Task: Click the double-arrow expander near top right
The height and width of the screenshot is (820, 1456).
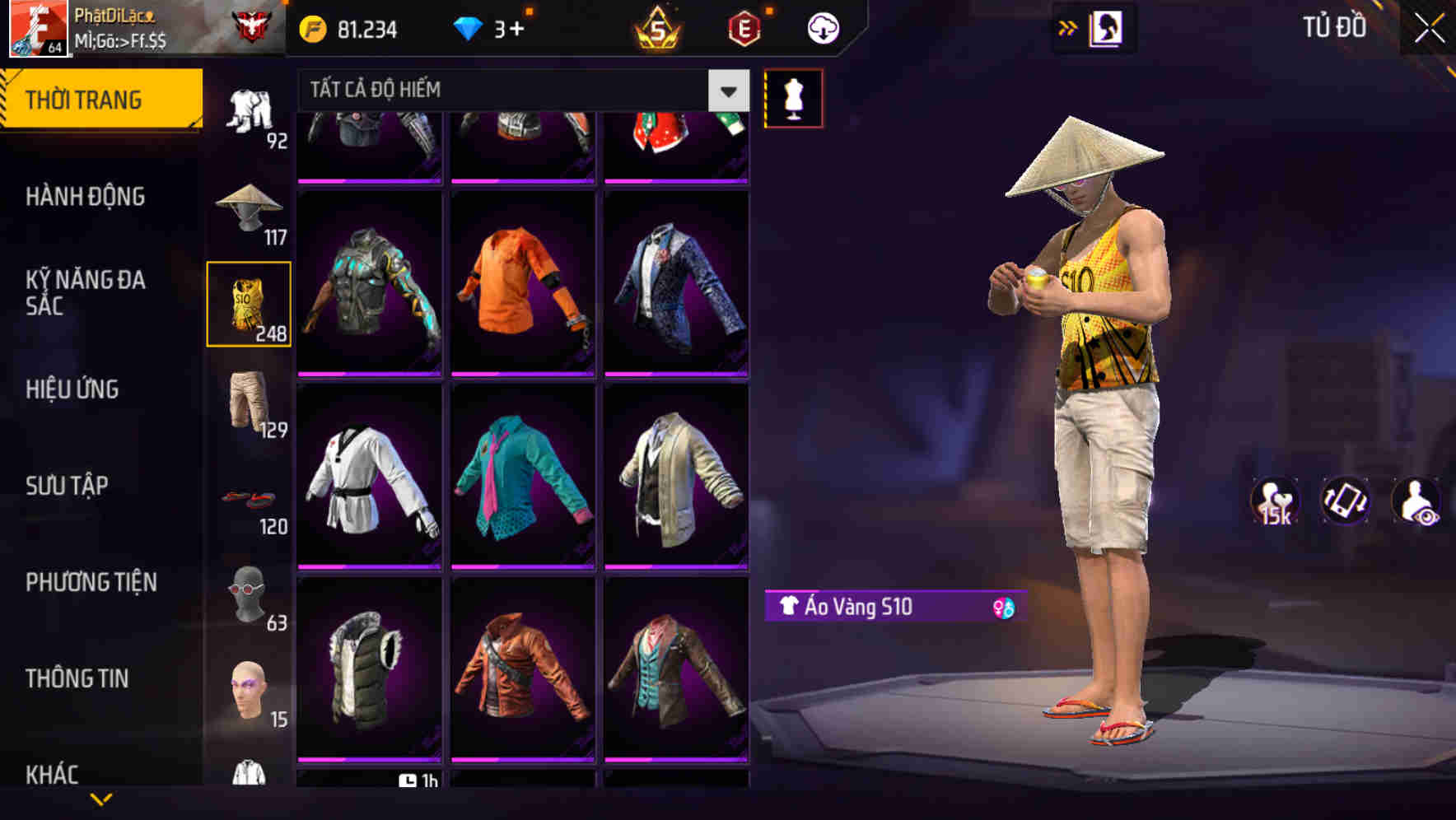Action: click(1066, 26)
